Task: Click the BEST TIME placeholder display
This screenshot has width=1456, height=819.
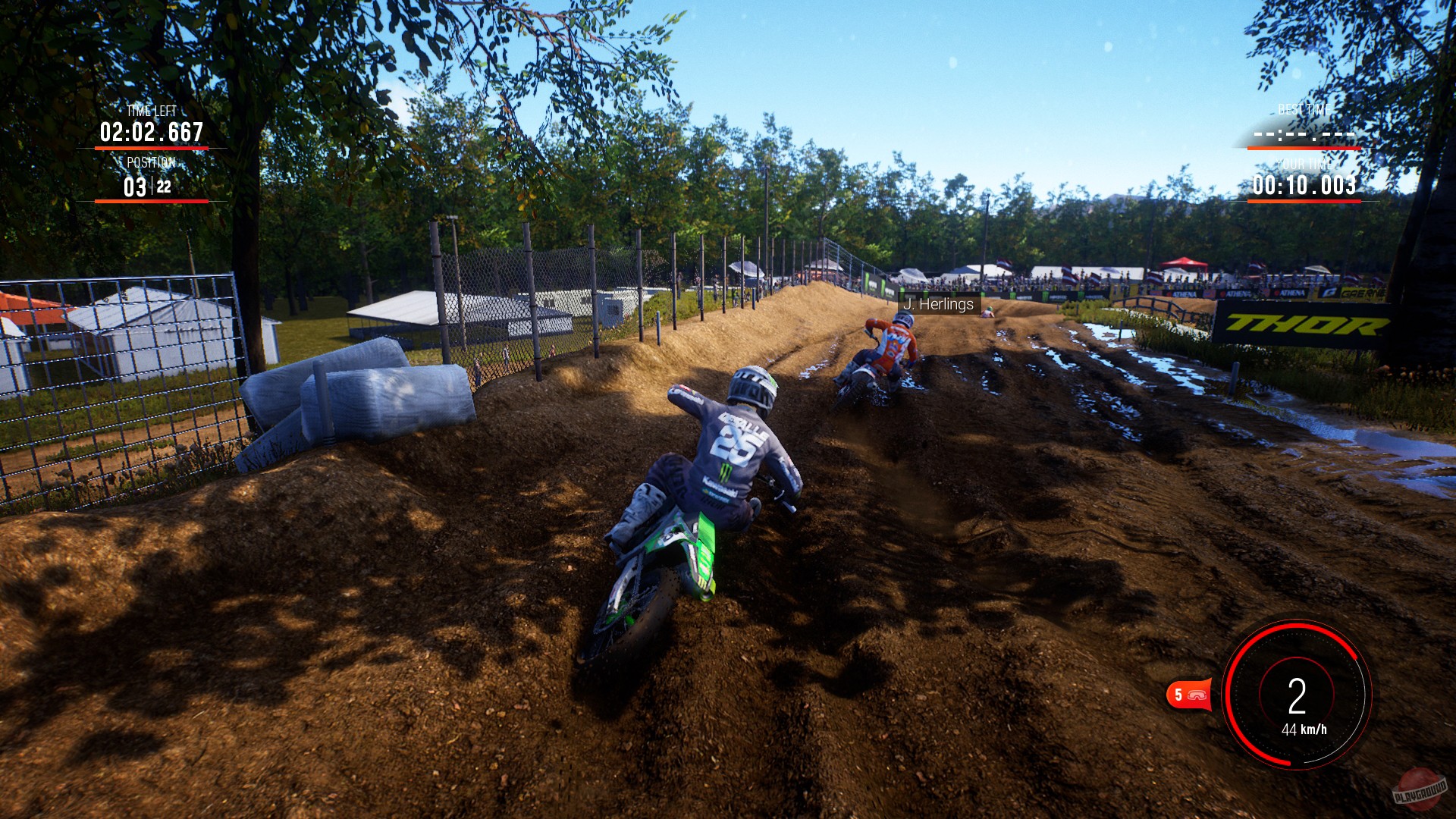Action: [x=1302, y=133]
